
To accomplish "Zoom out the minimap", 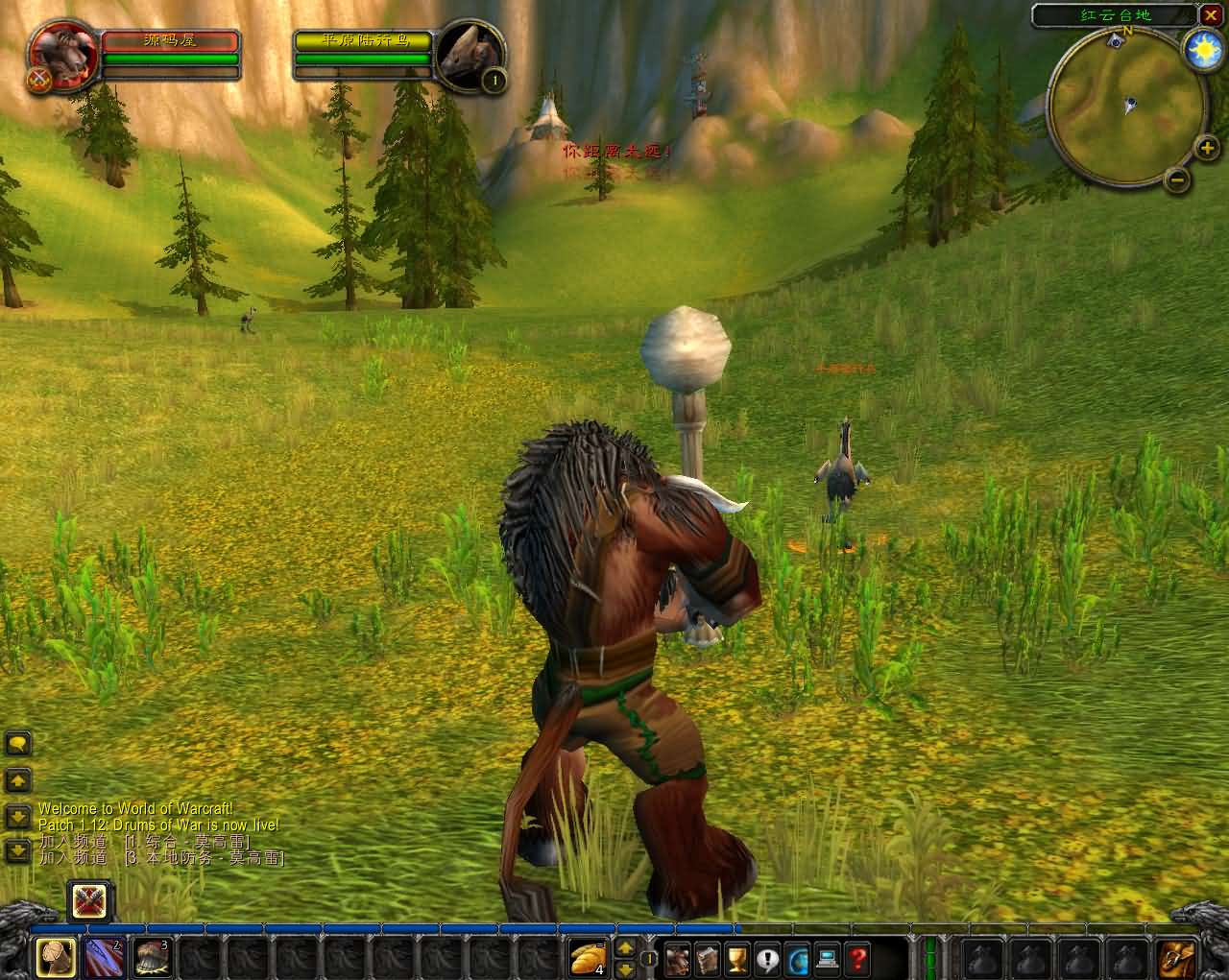I will click(1178, 179).
